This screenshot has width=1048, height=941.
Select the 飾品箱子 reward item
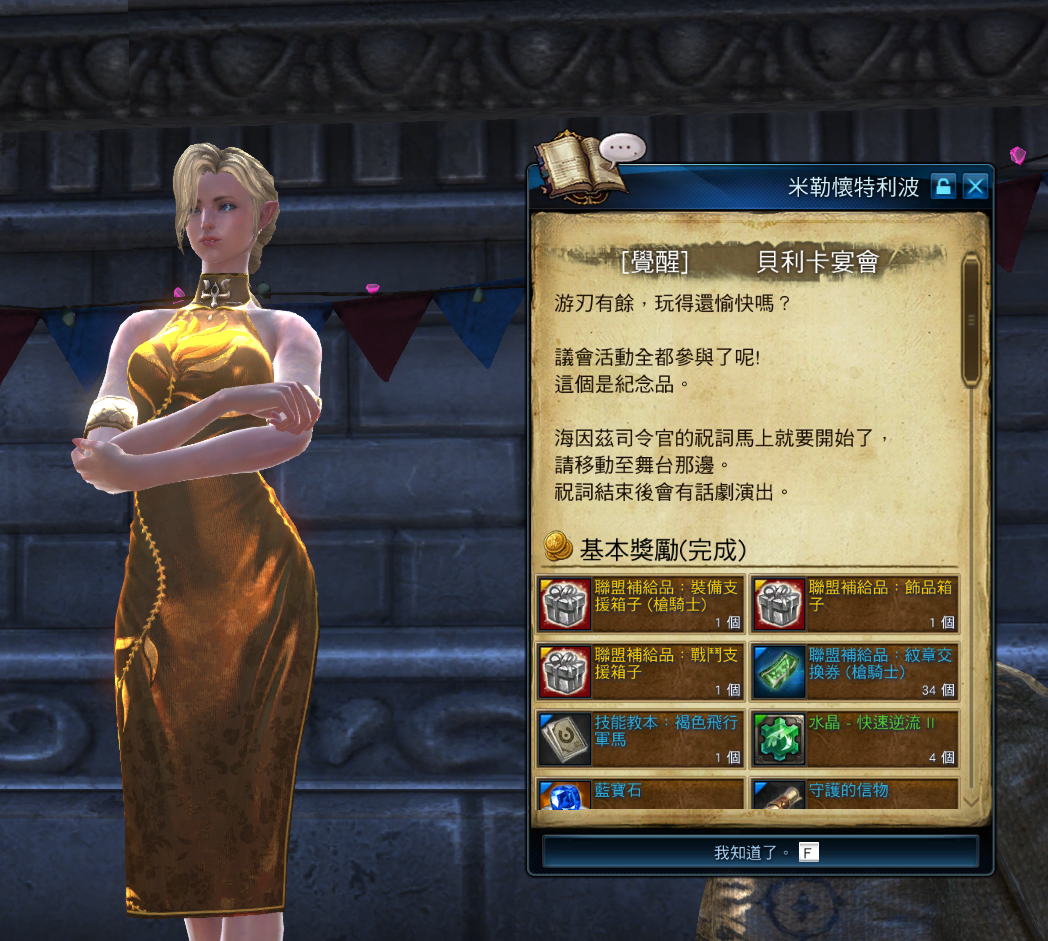point(854,603)
